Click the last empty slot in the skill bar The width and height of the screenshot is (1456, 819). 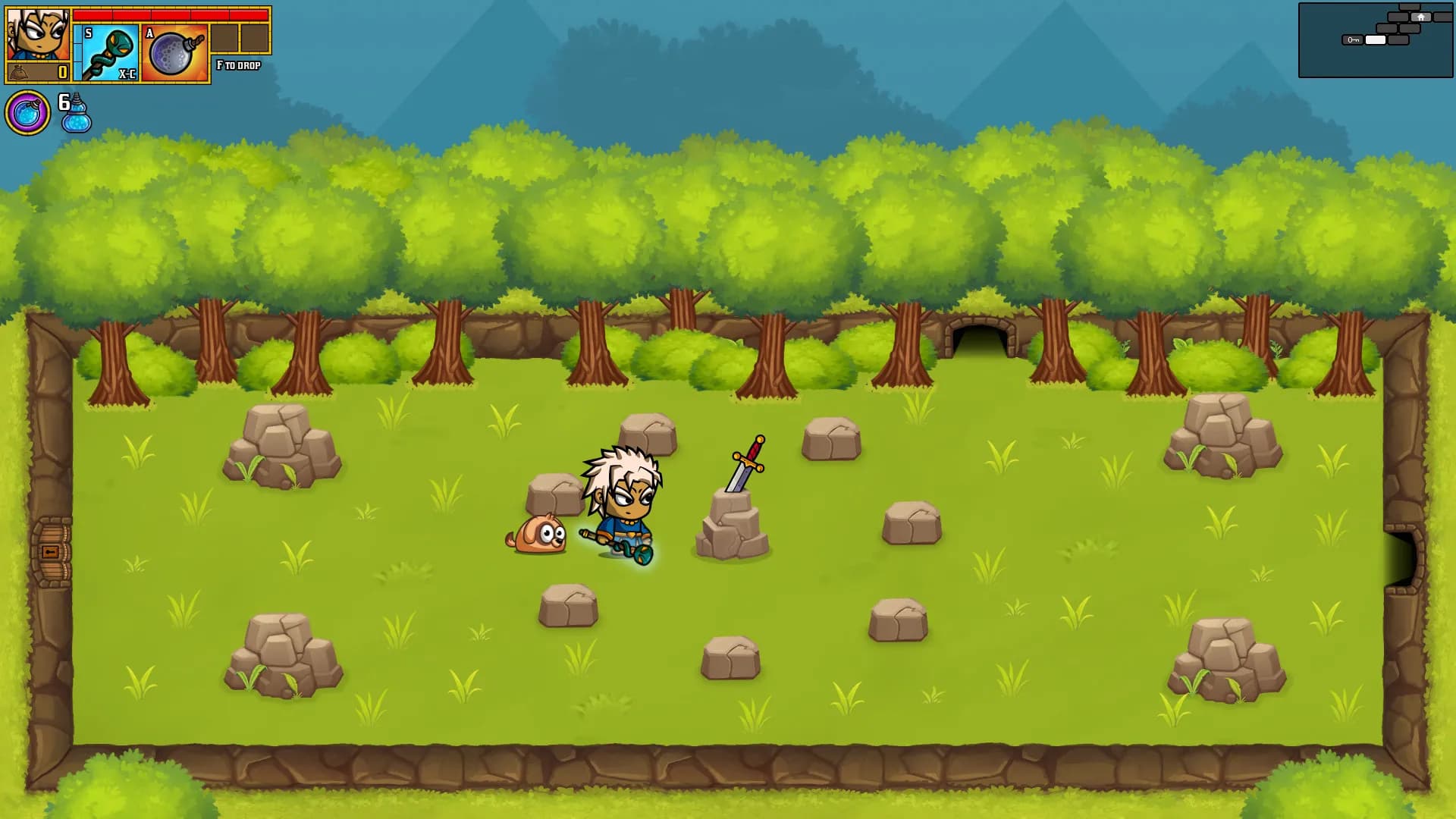click(255, 38)
